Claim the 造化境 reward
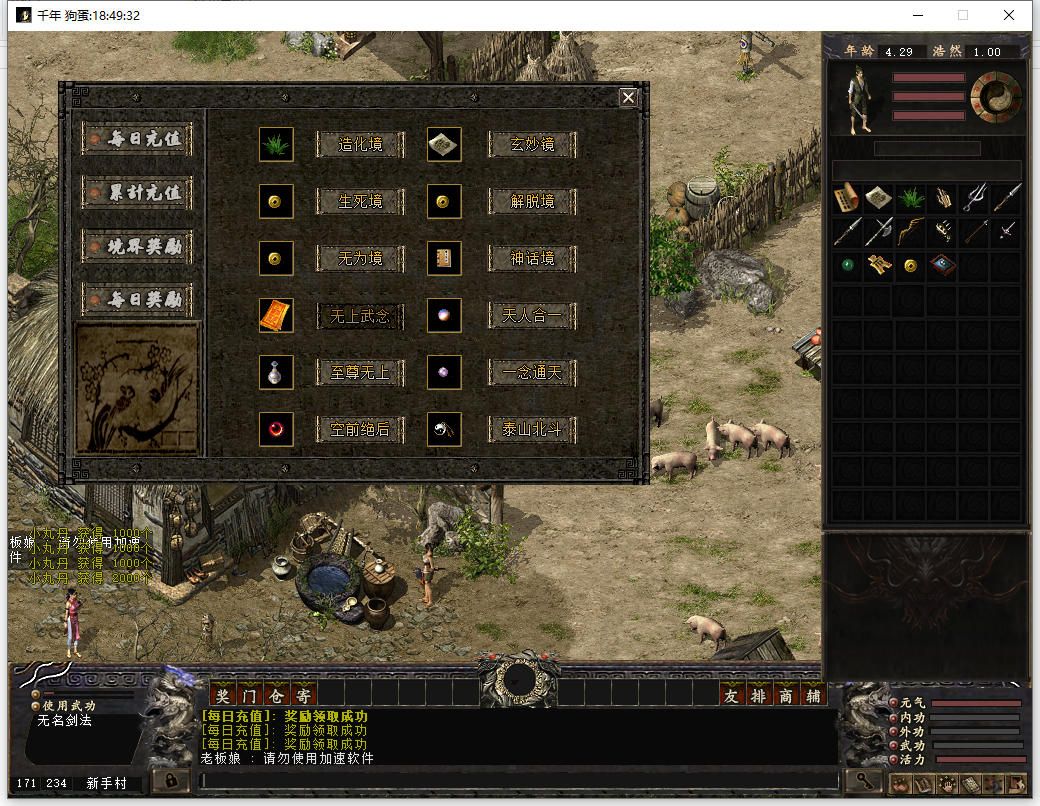 click(x=360, y=144)
